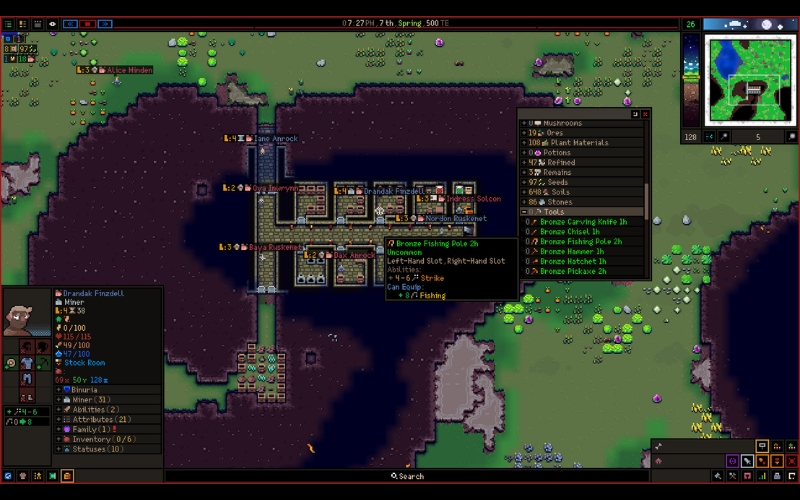Expand the Attributes (21) section
The image size is (800, 500).
(x=59, y=419)
